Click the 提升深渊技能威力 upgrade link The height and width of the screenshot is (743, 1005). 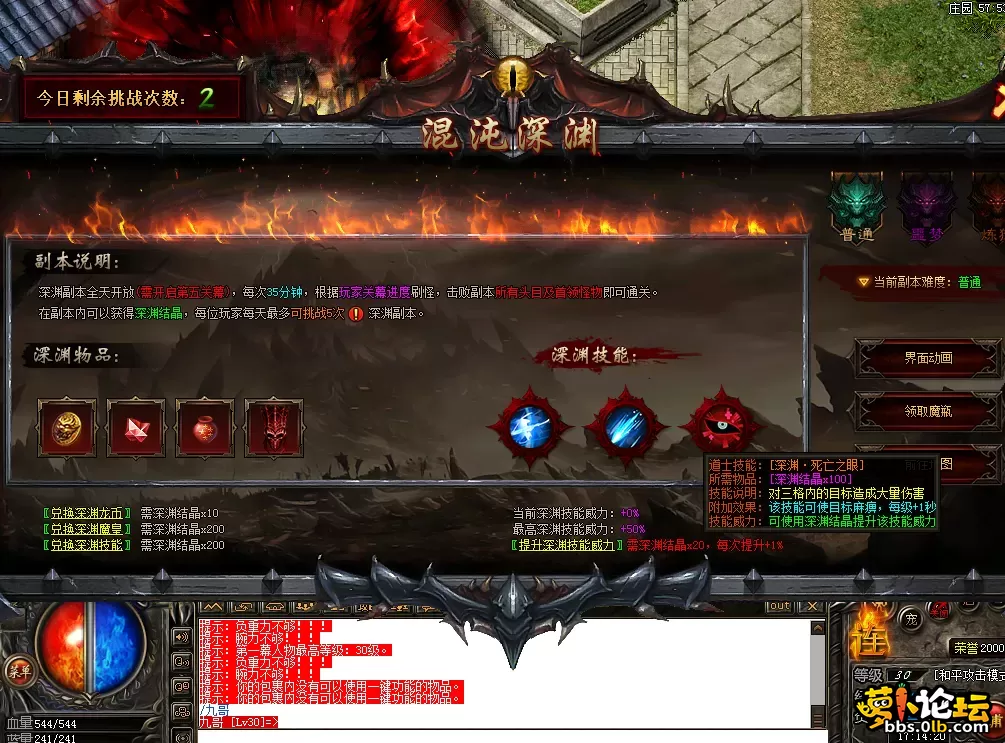pyautogui.click(x=566, y=546)
